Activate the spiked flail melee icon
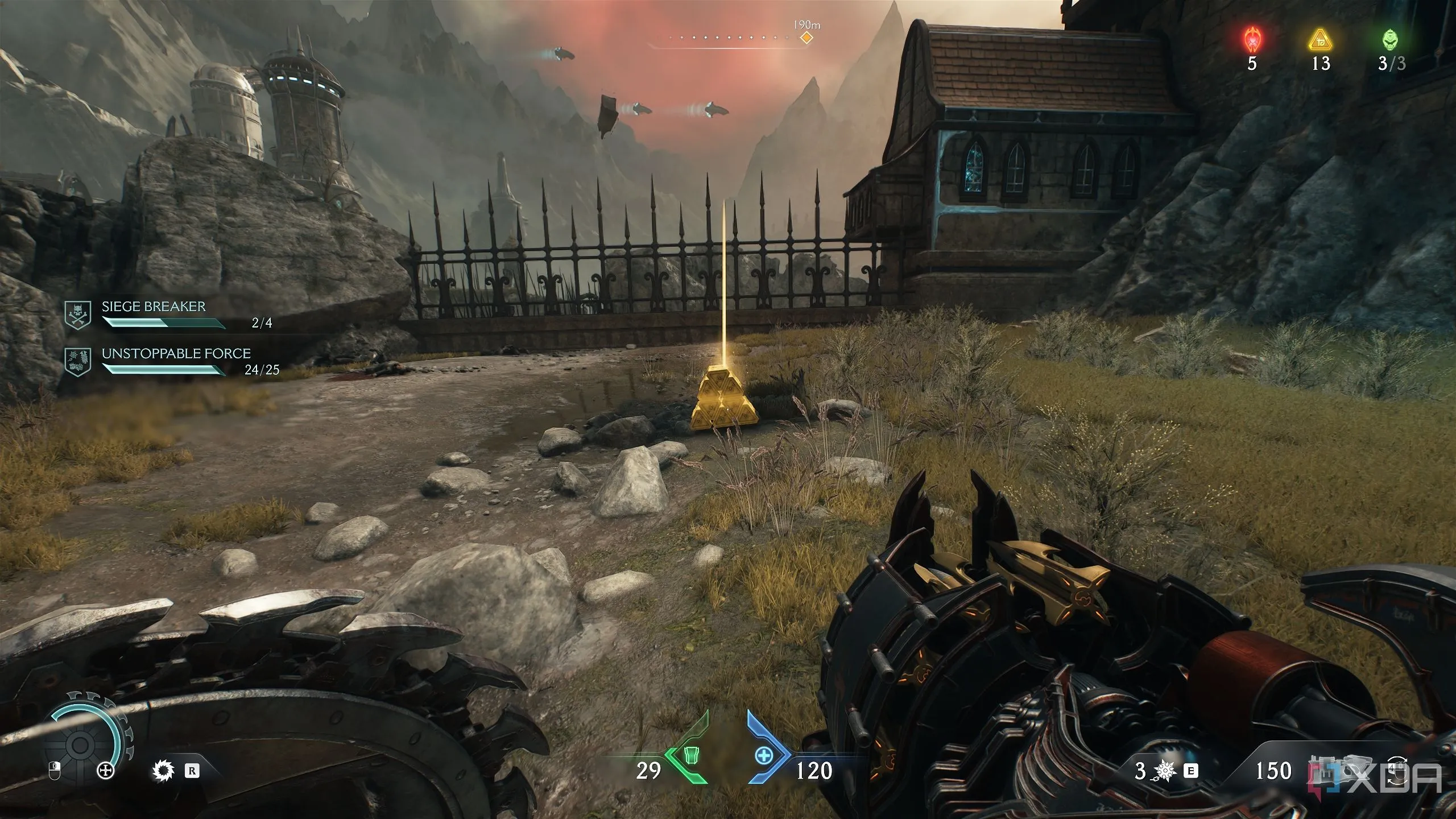Viewport: 1456px width, 819px height. click(1165, 771)
